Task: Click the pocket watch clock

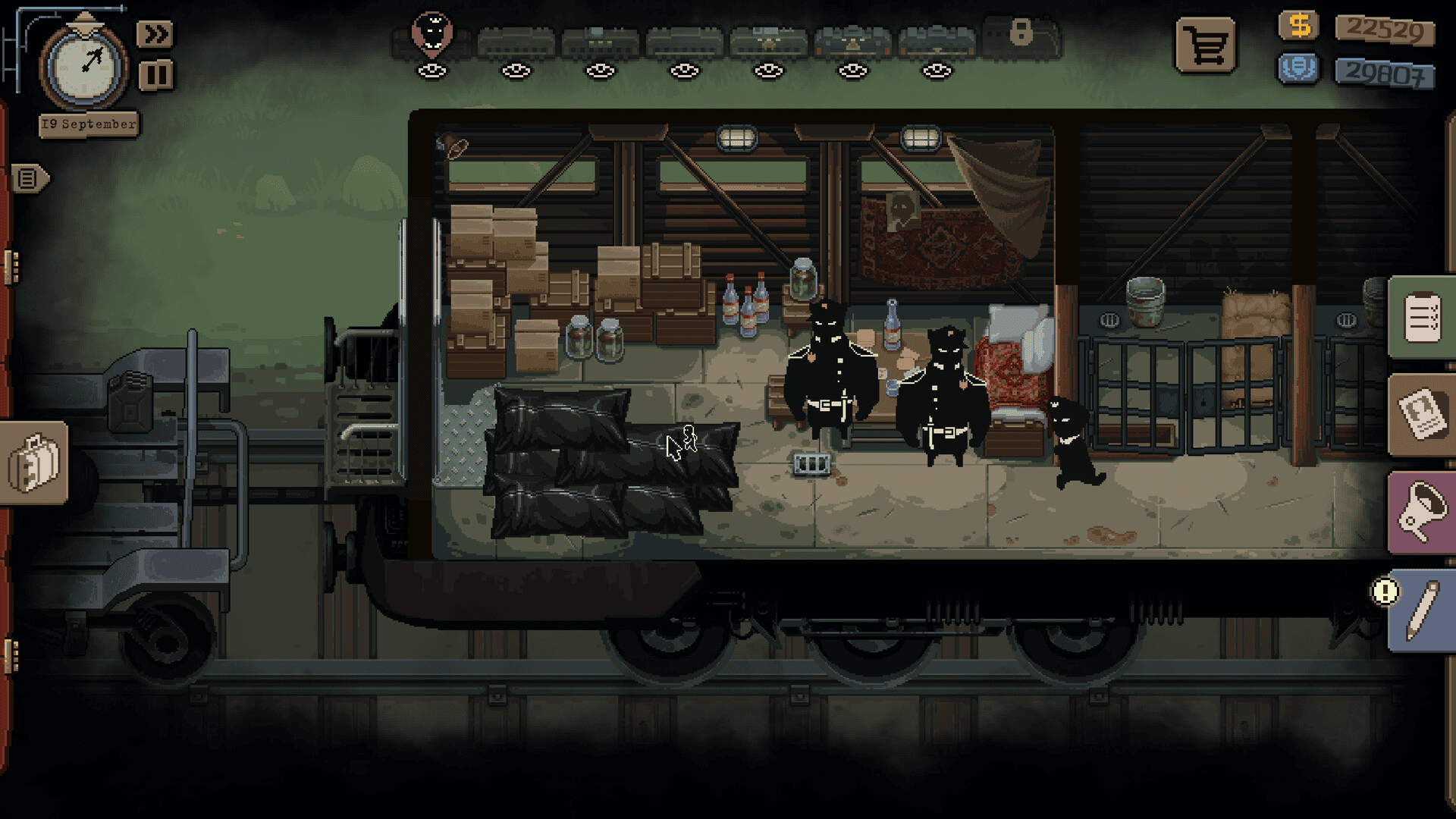Action: tap(84, 67)
